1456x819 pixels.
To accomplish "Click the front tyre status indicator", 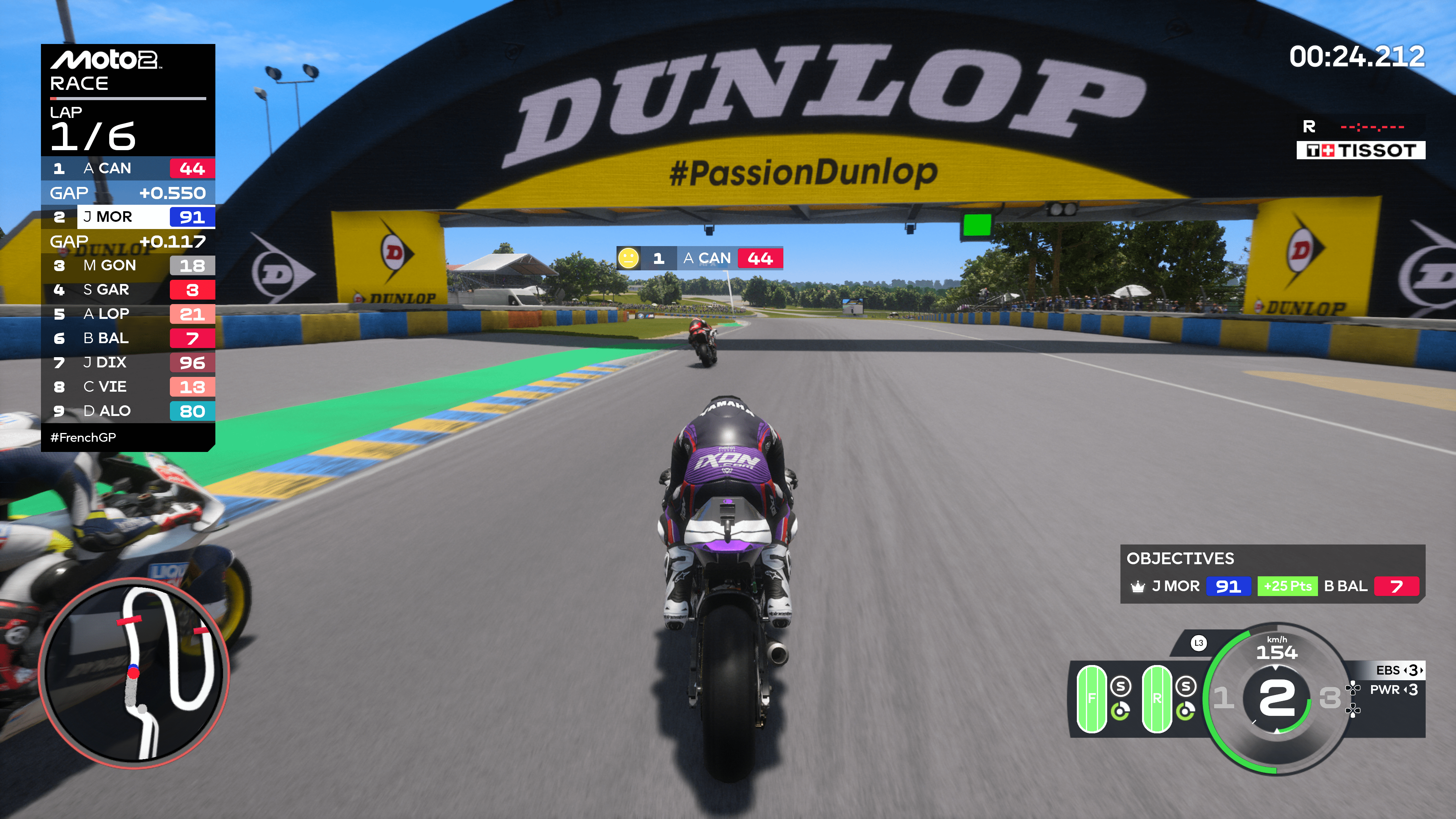I will (x=1092, y=698).
